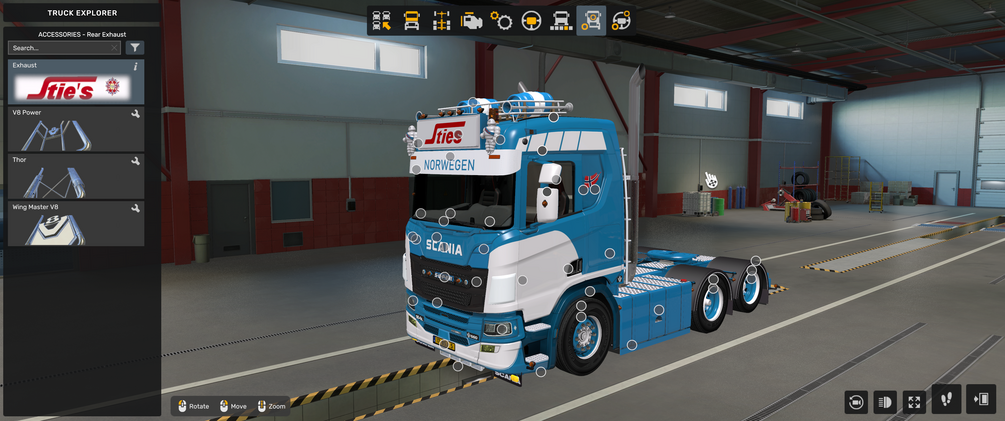Open the transmission gears tab

click(501, 20)
